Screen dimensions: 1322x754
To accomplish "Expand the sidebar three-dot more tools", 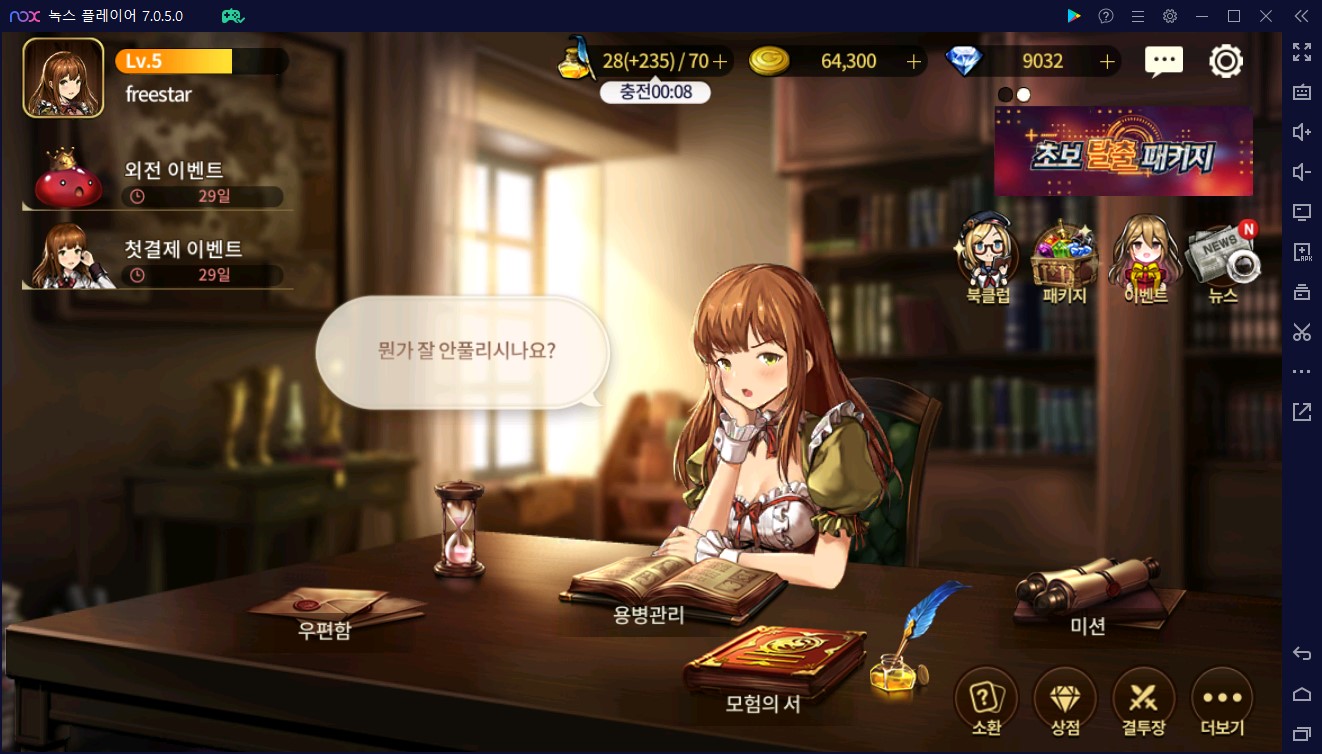I will click(1301, 371).
